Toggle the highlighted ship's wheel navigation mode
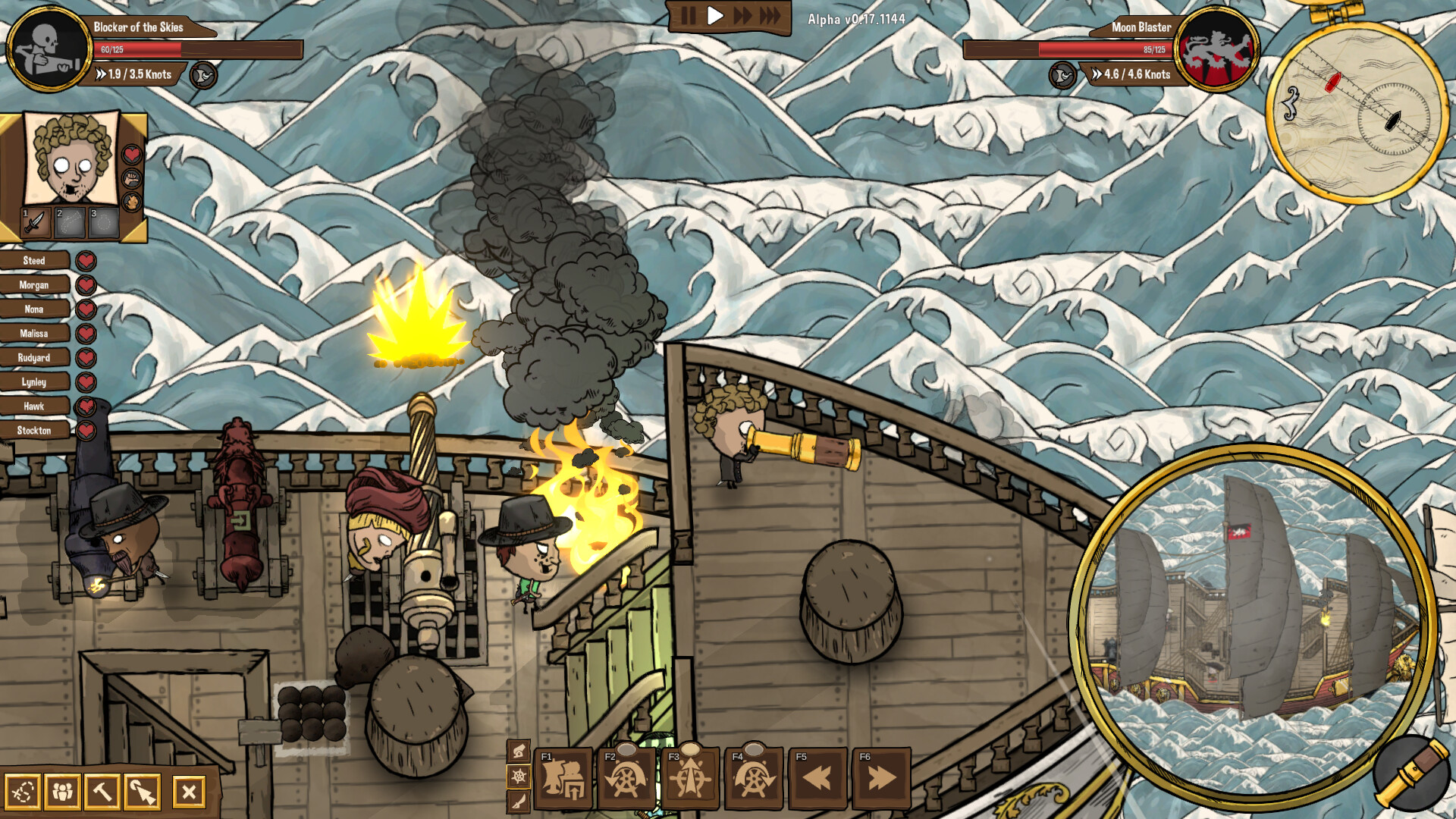The width and height of the screenshot is (1456, 819). pyautogui.click(x=518, y=777)
